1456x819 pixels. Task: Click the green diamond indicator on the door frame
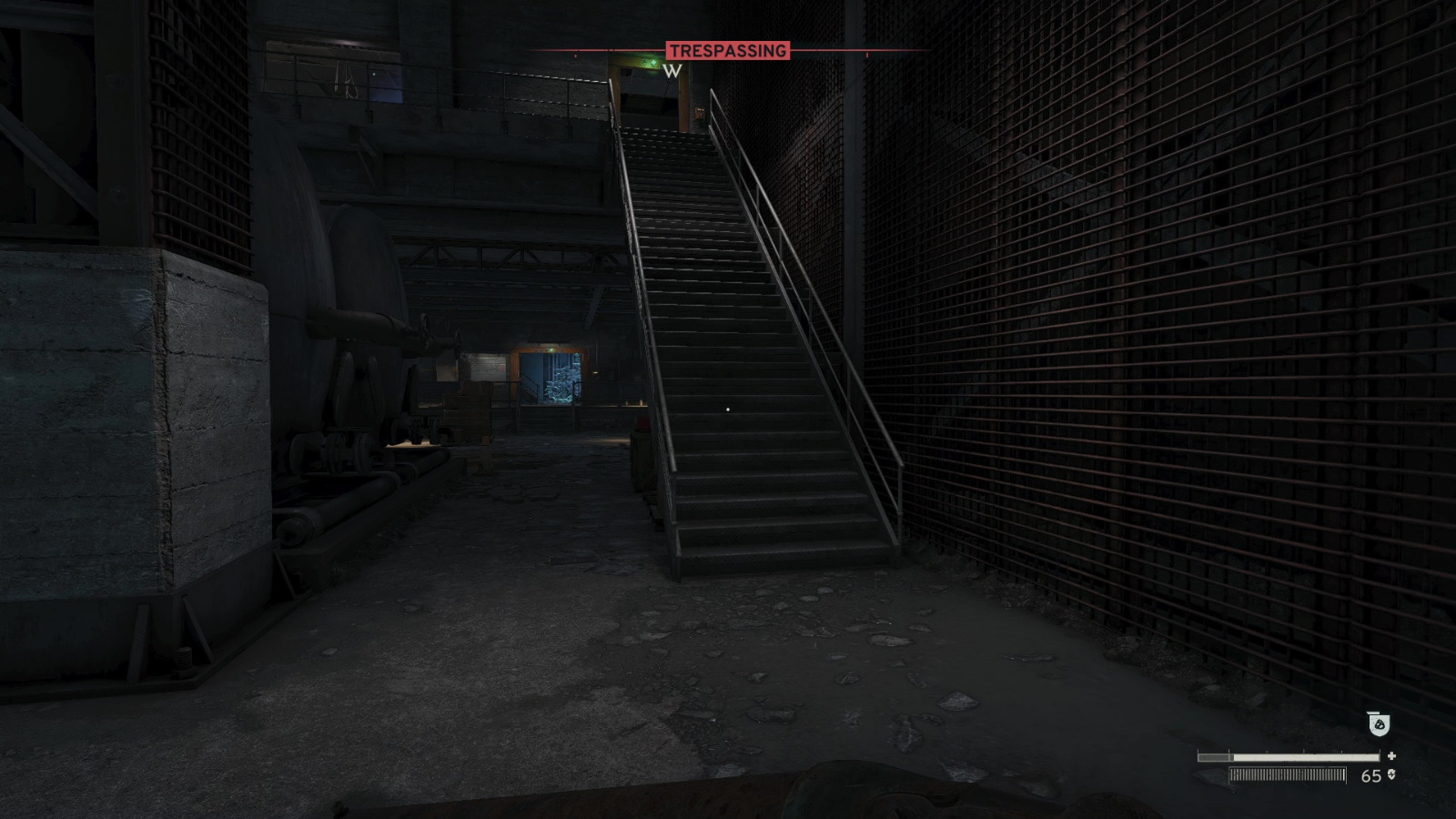[x=654, y=63]
